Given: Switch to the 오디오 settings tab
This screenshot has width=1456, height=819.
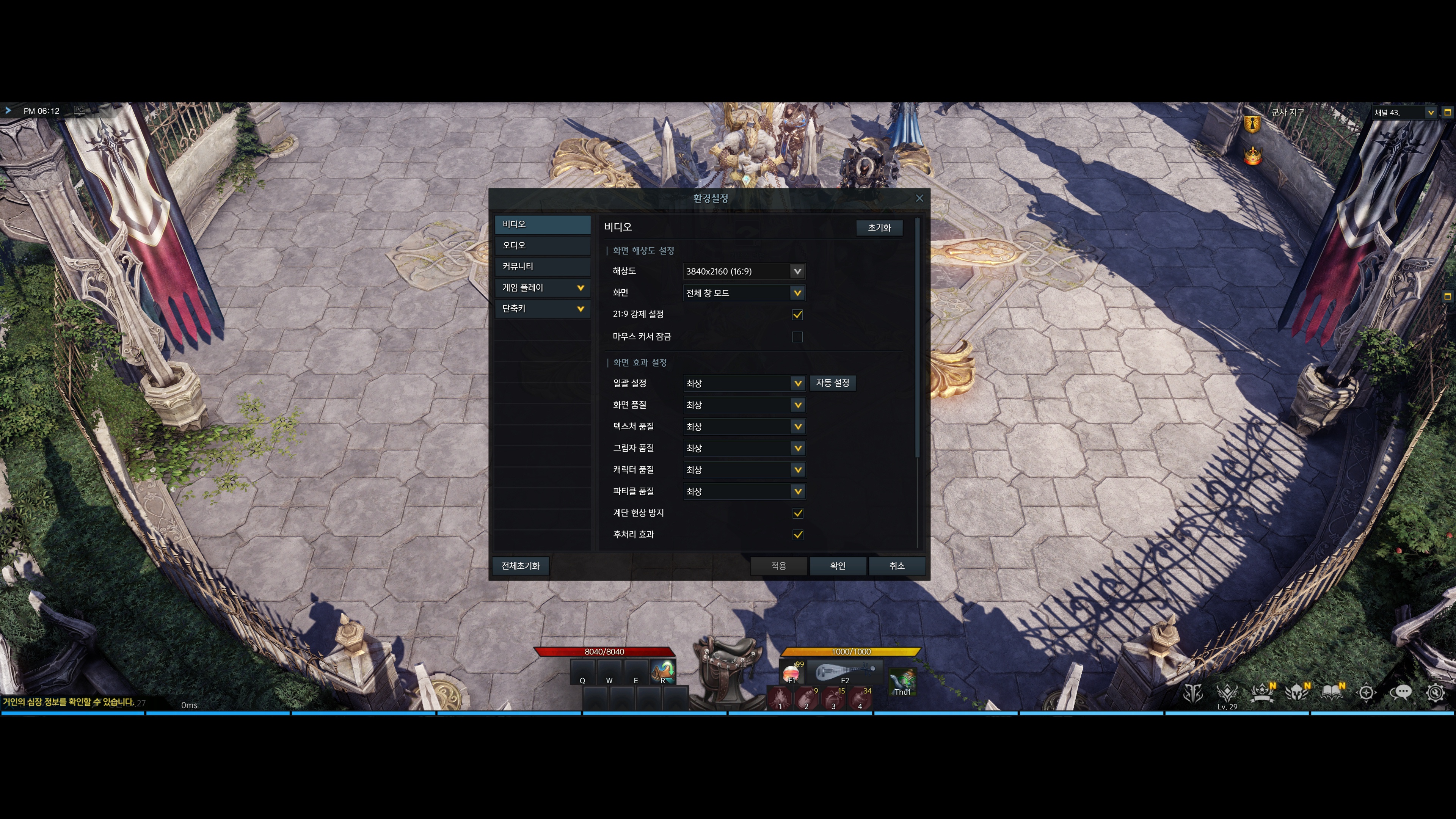Looking at the screenshot, I should pos(542,245).
